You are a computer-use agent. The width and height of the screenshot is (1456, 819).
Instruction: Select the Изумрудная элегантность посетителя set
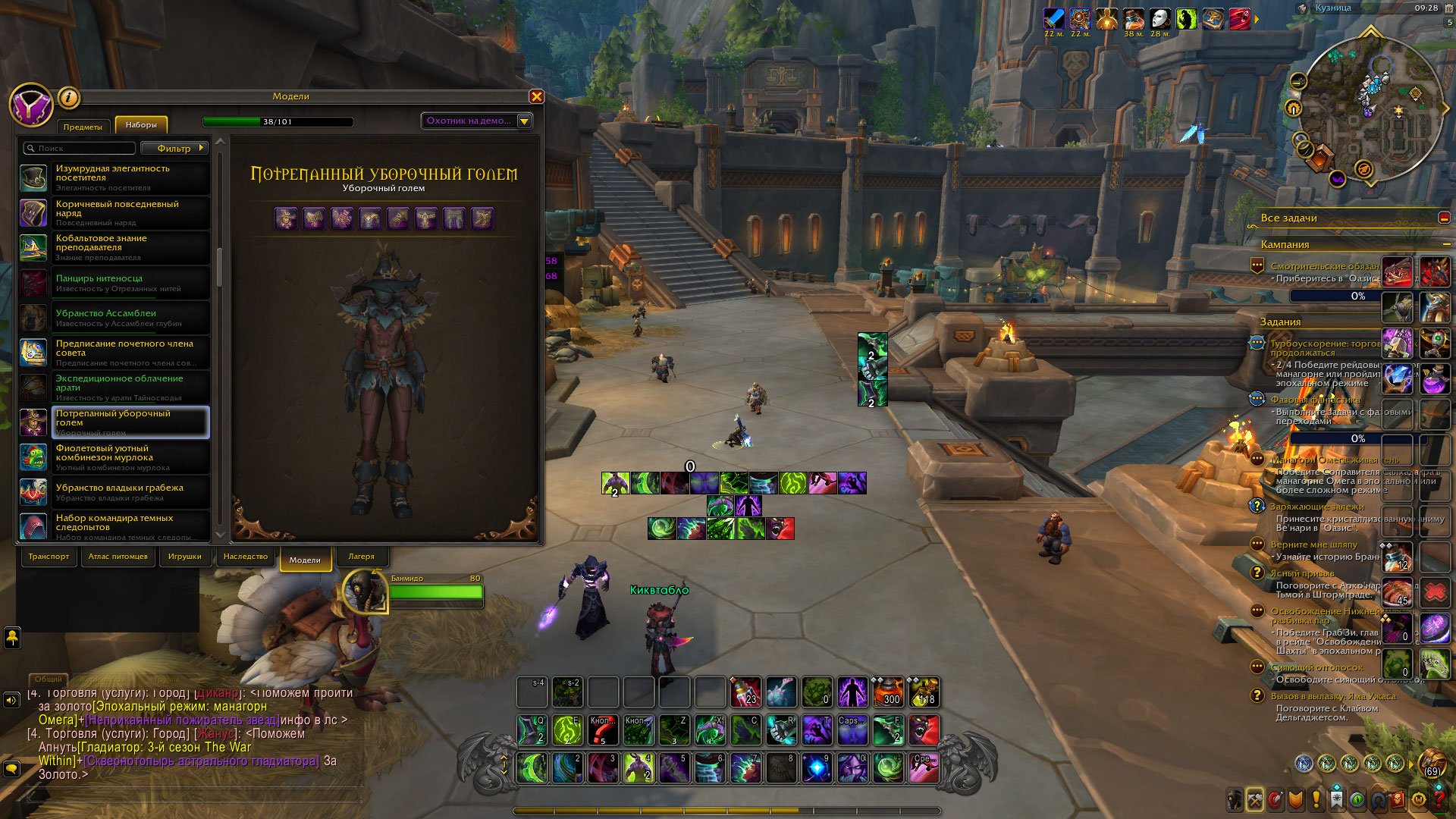click(x=114, y=177)
